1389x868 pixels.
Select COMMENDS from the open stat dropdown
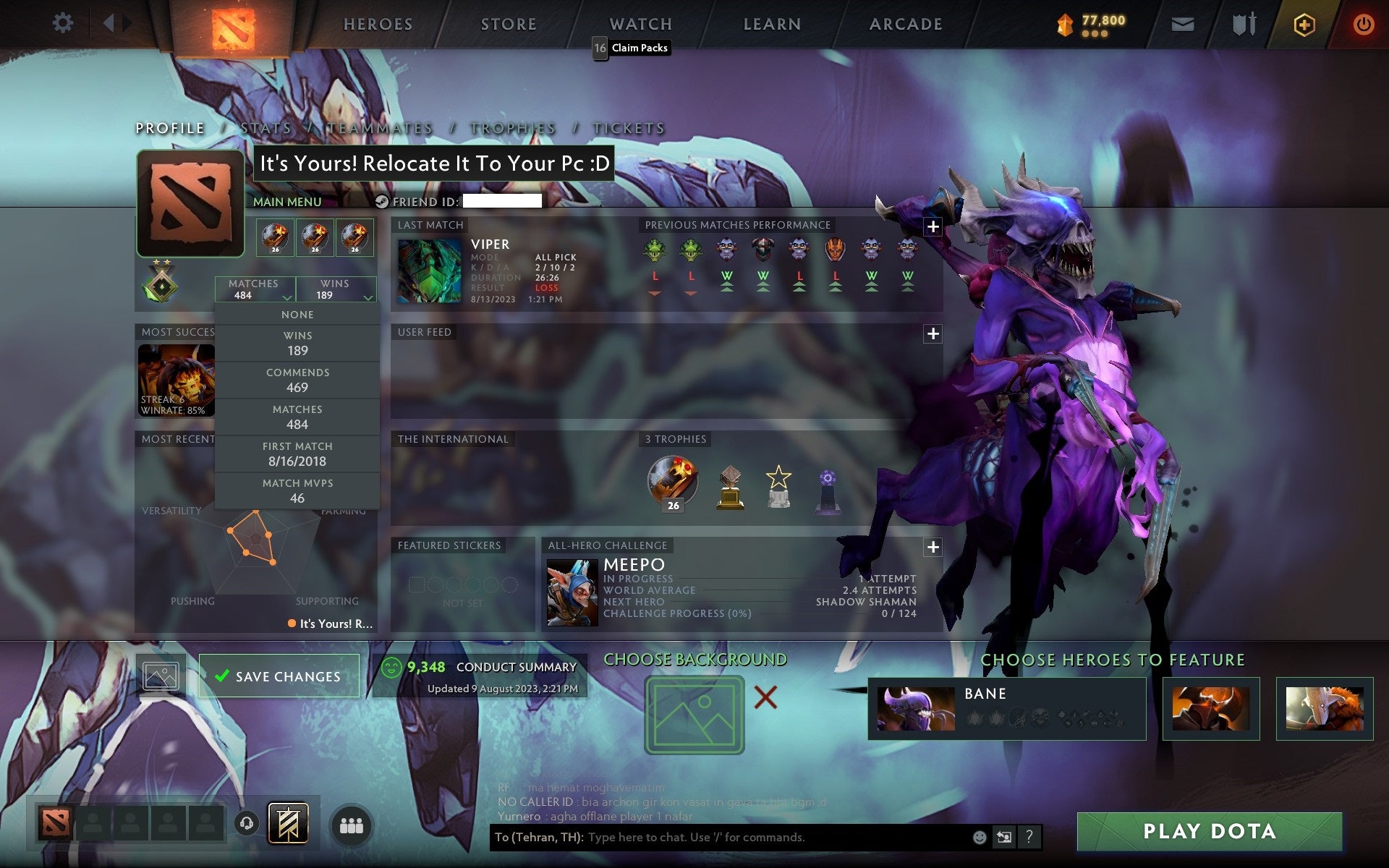point(297,380)
